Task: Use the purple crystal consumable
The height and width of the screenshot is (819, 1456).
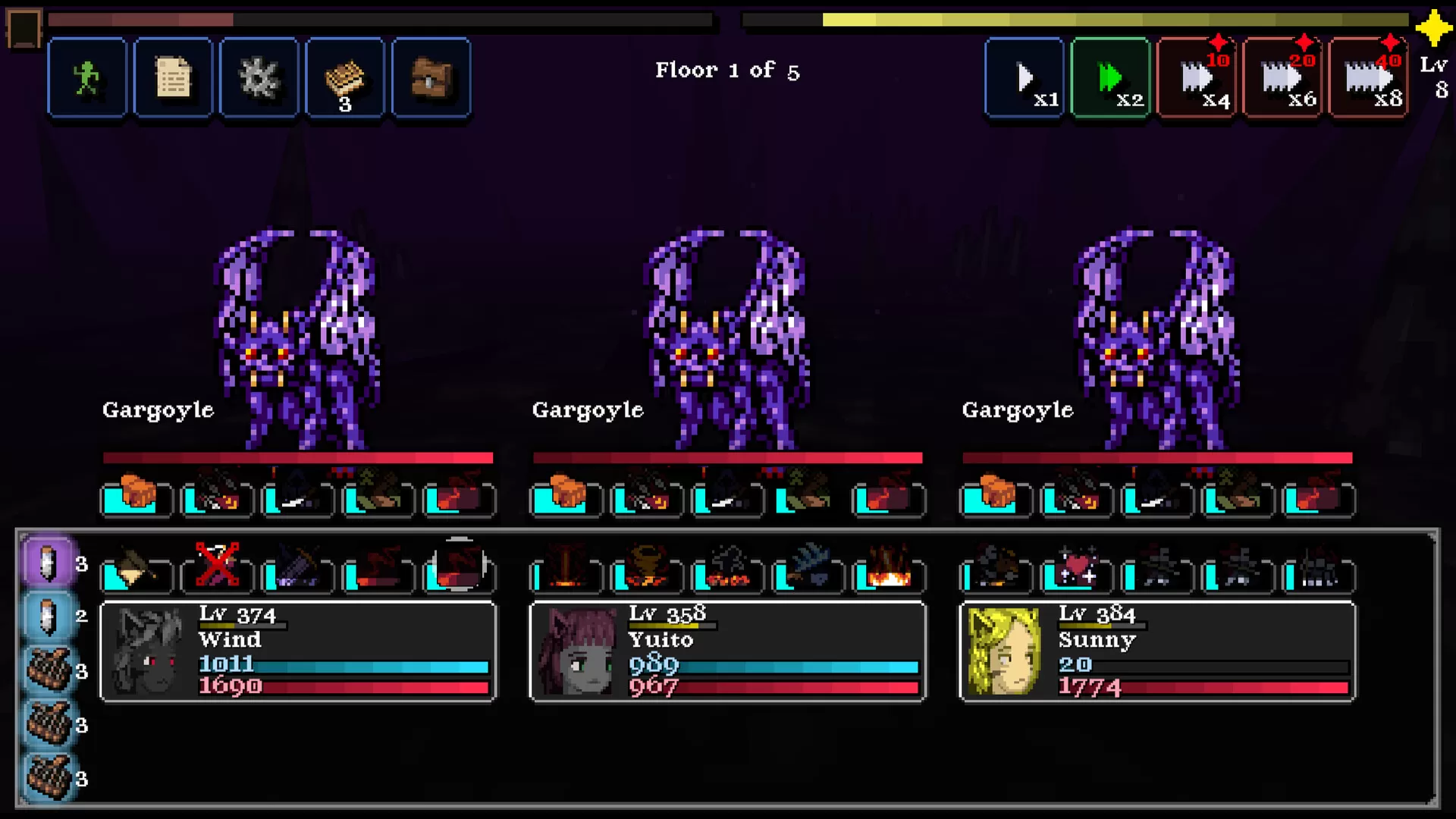Action: [x=49, y=563]
